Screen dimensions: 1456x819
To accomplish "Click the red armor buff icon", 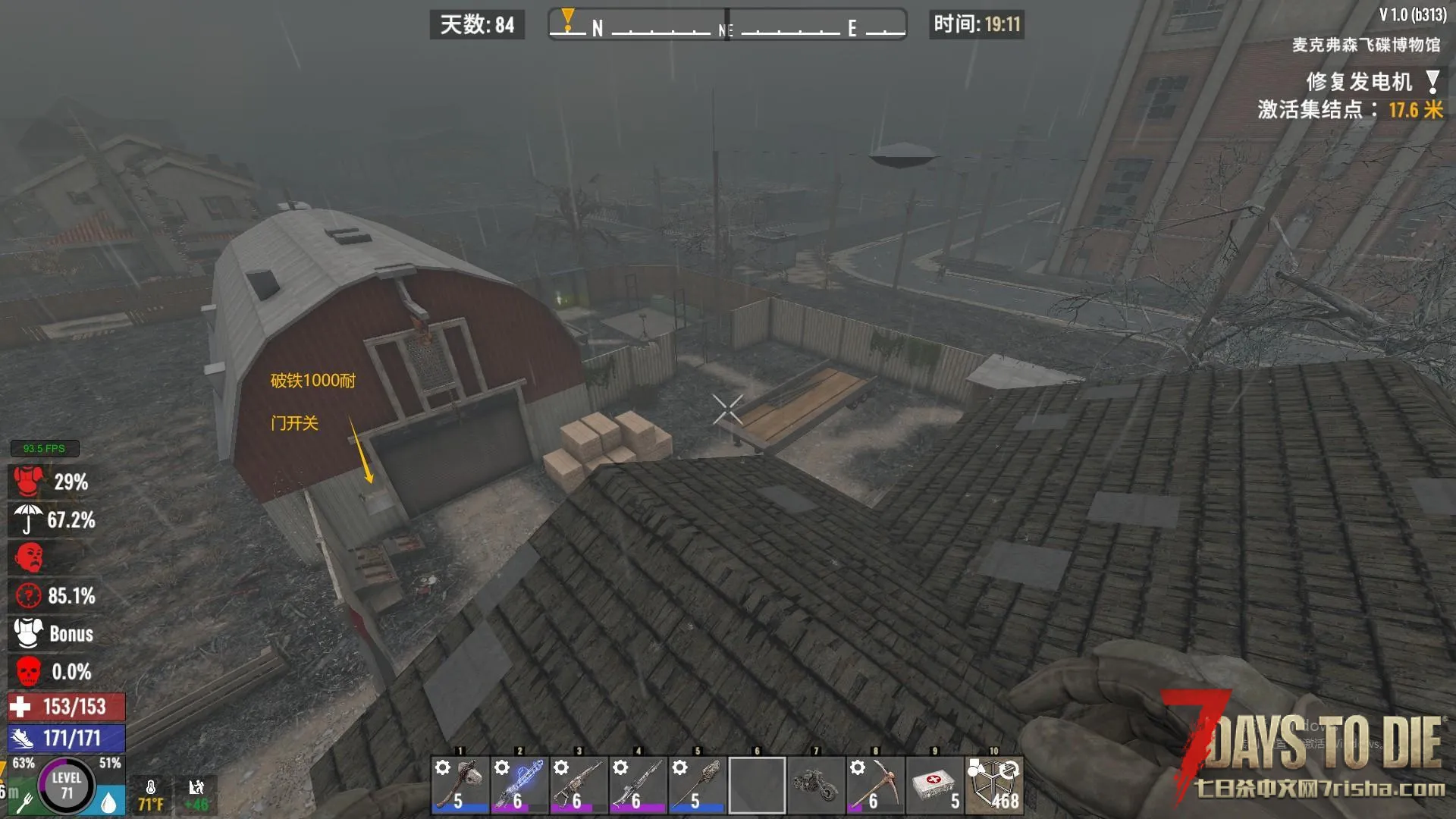I will coord(29,482).
